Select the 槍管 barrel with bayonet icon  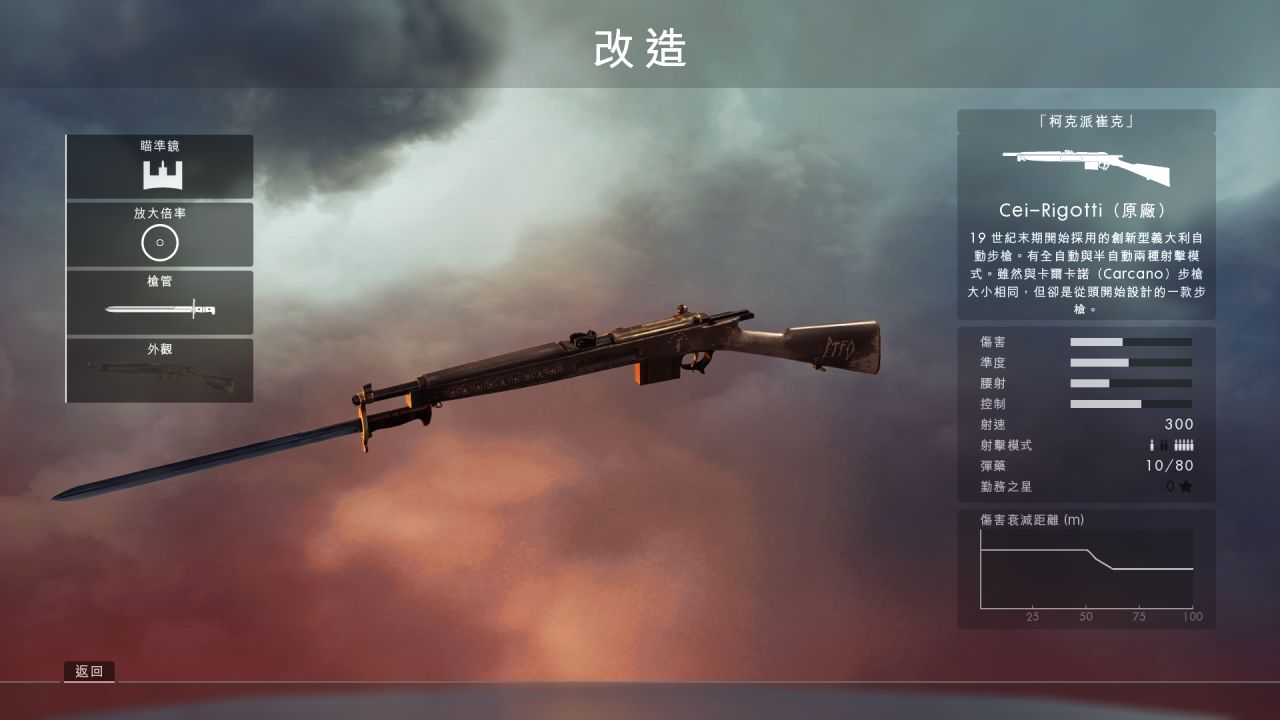160,310
